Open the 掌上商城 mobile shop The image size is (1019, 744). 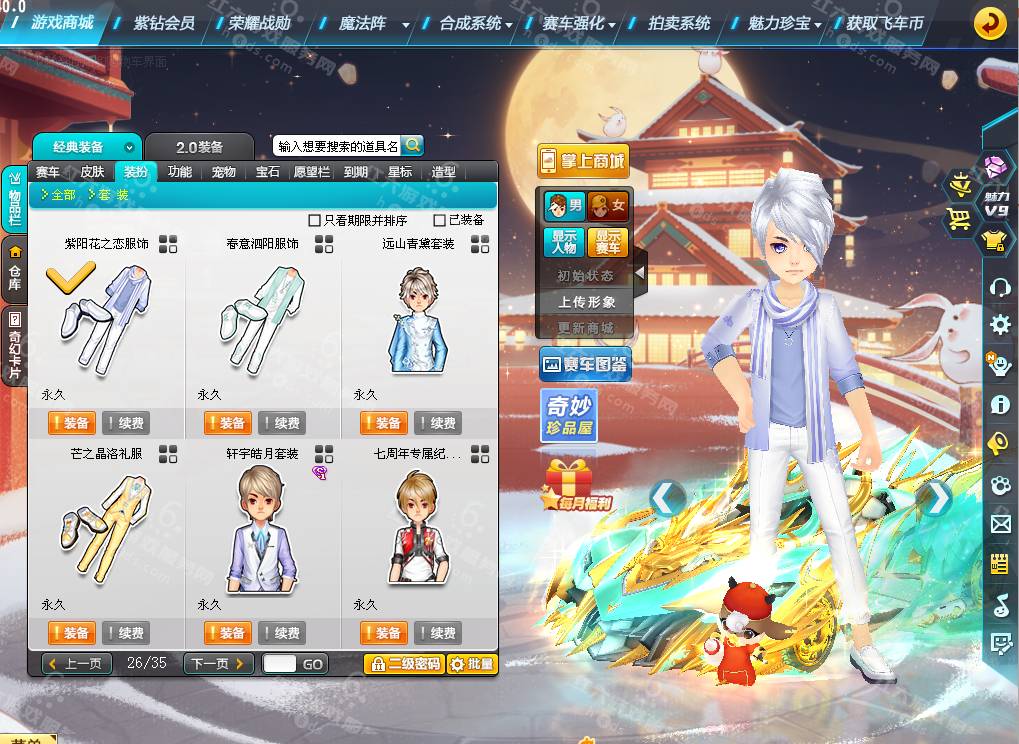(583, 162)
